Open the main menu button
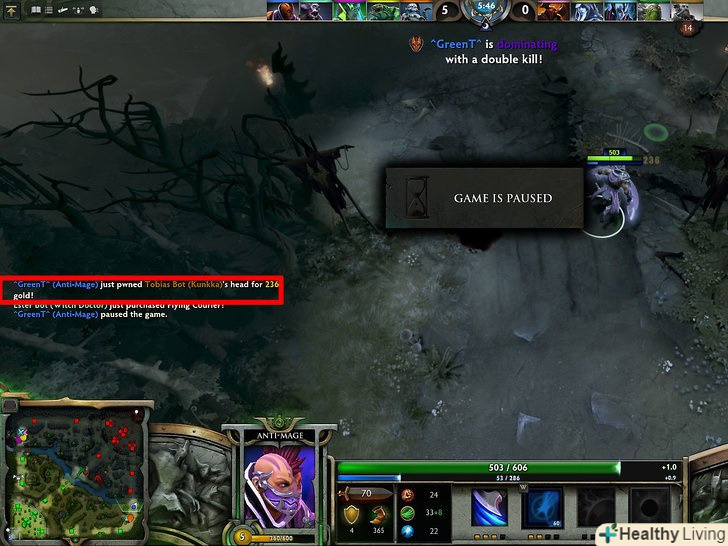Screen dimensions: 728x546 [x=10, y=9]
